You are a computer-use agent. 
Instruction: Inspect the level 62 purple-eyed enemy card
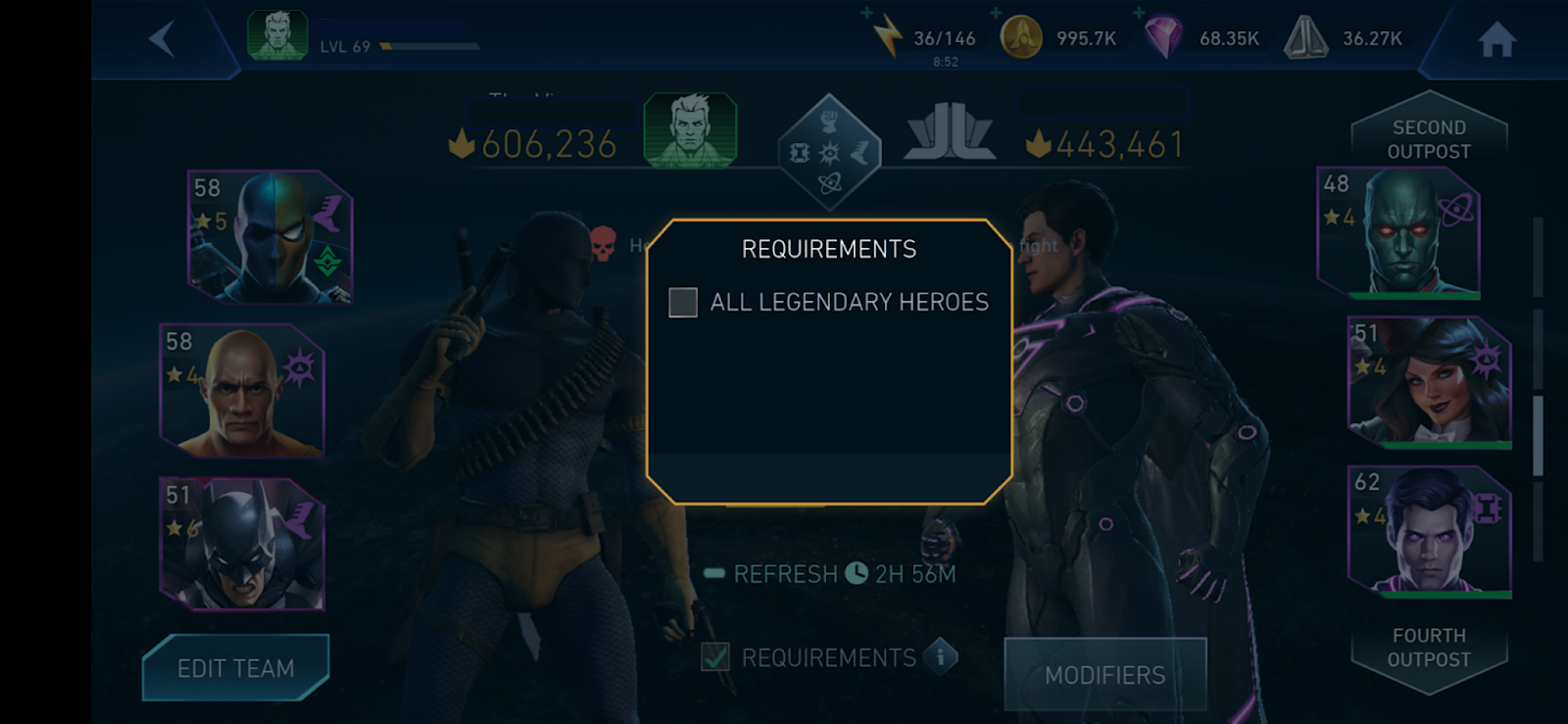click(x=1430, y=532)
